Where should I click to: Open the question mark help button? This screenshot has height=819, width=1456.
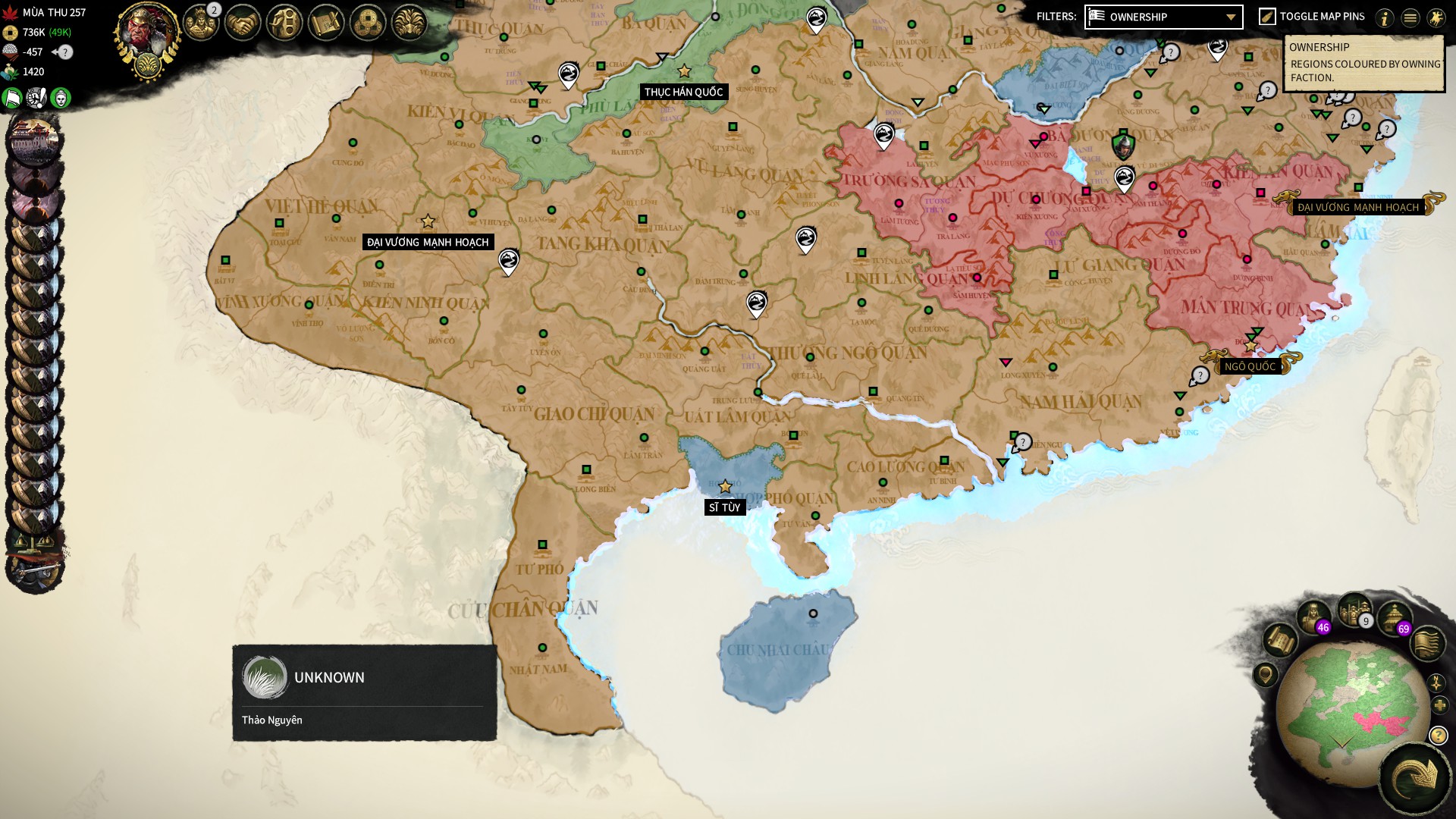pos(1438,736)
